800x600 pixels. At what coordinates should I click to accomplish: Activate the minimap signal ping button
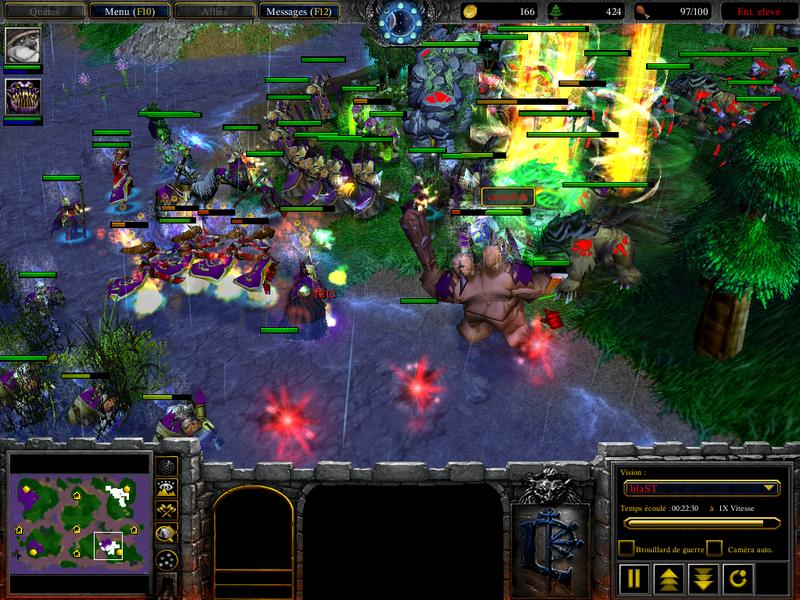pyautogui.click(x=167, y=466)
